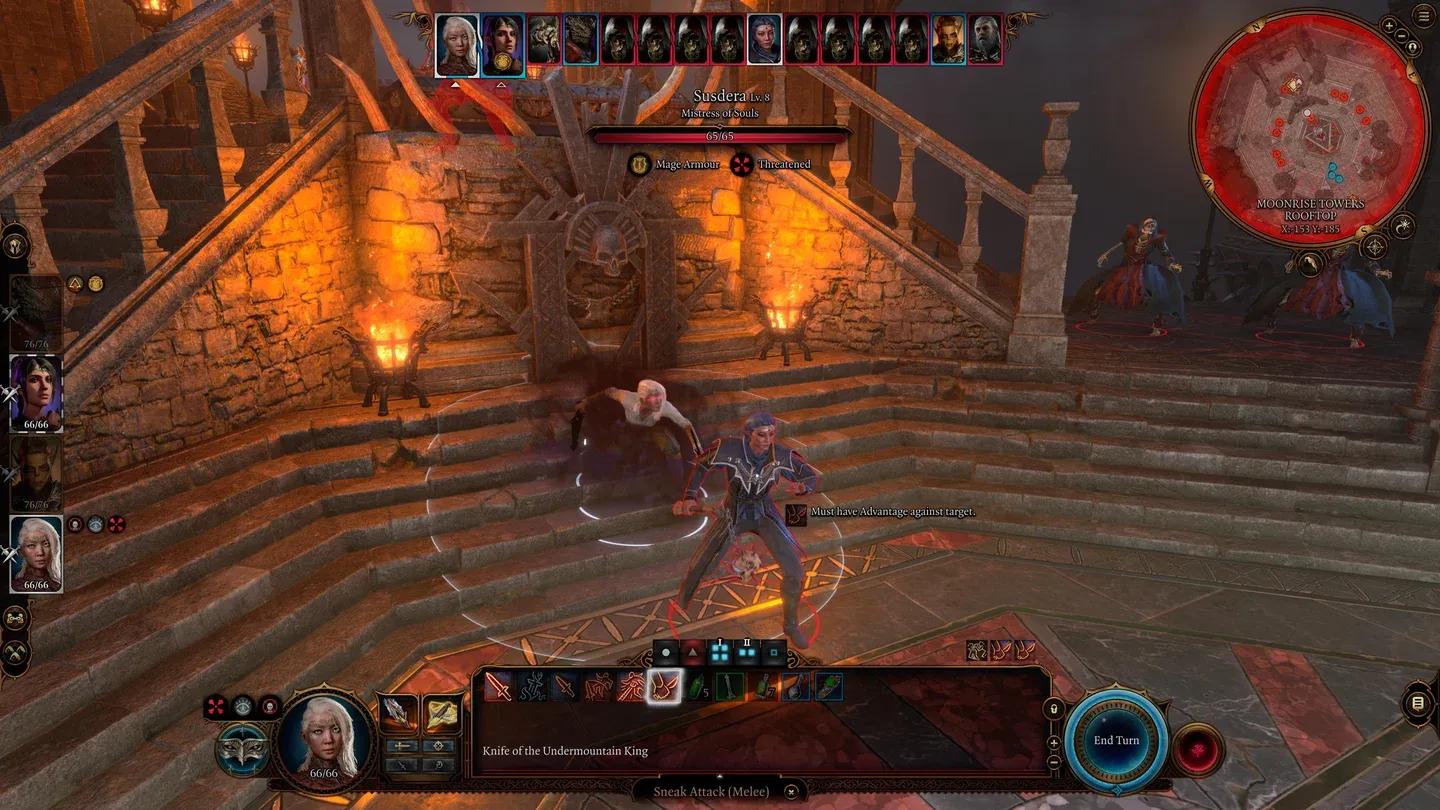Screen dimensions: 1440x810
Task: Collapse the minimap panel
Action: pos(1401,35)
